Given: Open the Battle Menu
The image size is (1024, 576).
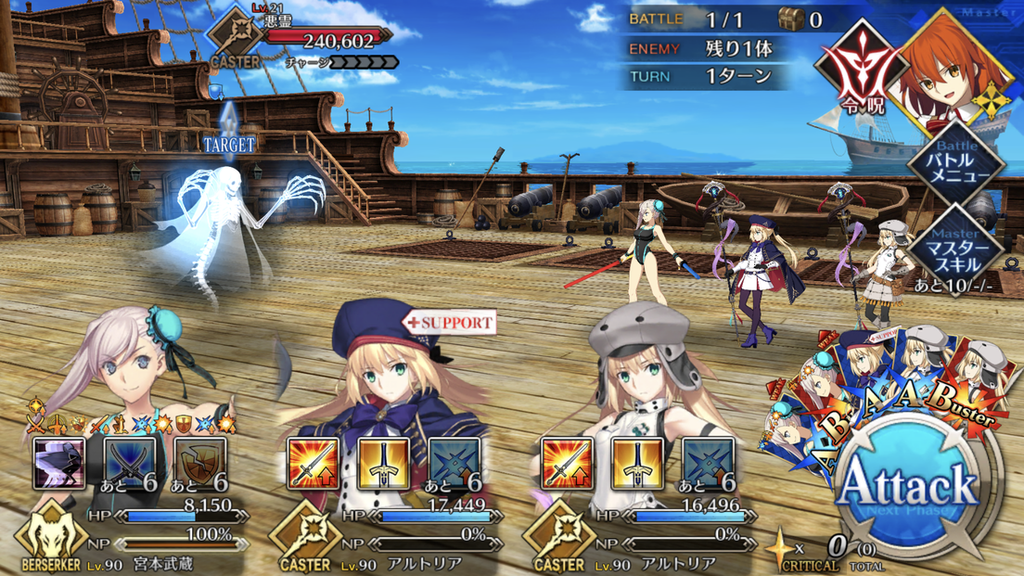Looking at the screenshot, I should click(954, 162).
